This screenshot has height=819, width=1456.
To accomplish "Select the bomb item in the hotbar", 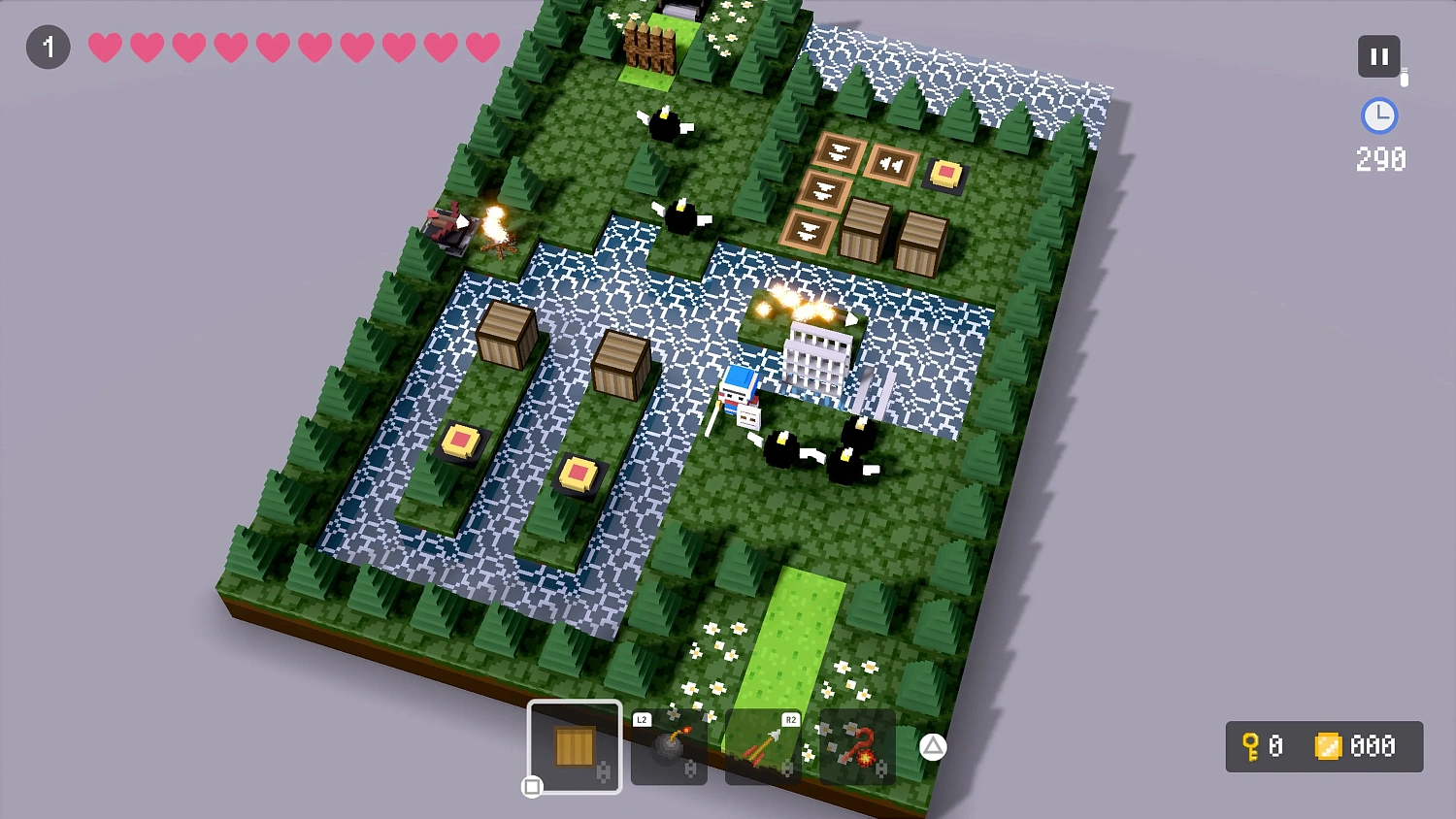I will coord(668,747).
